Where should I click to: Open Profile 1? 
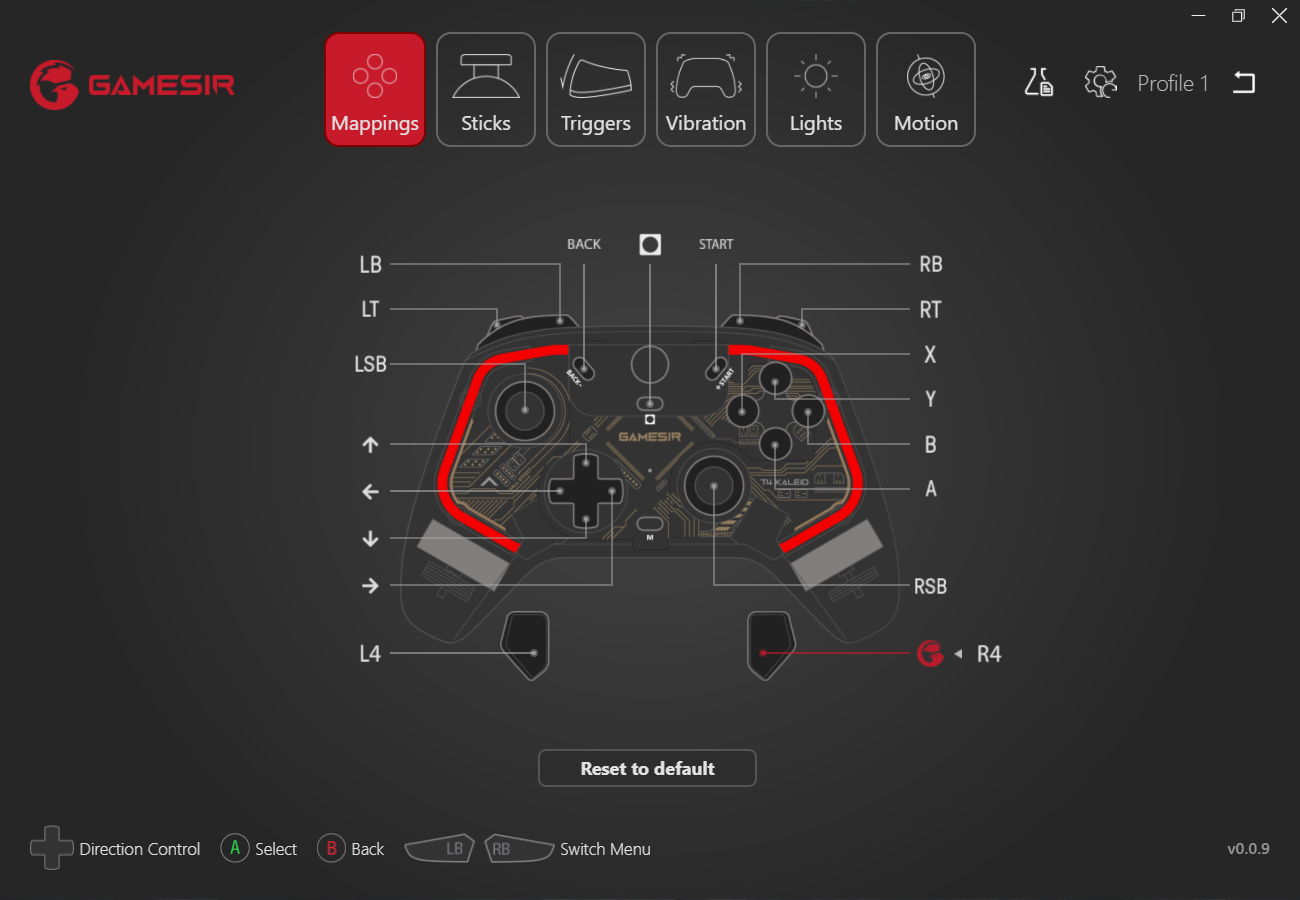(x=1172, y=83)
